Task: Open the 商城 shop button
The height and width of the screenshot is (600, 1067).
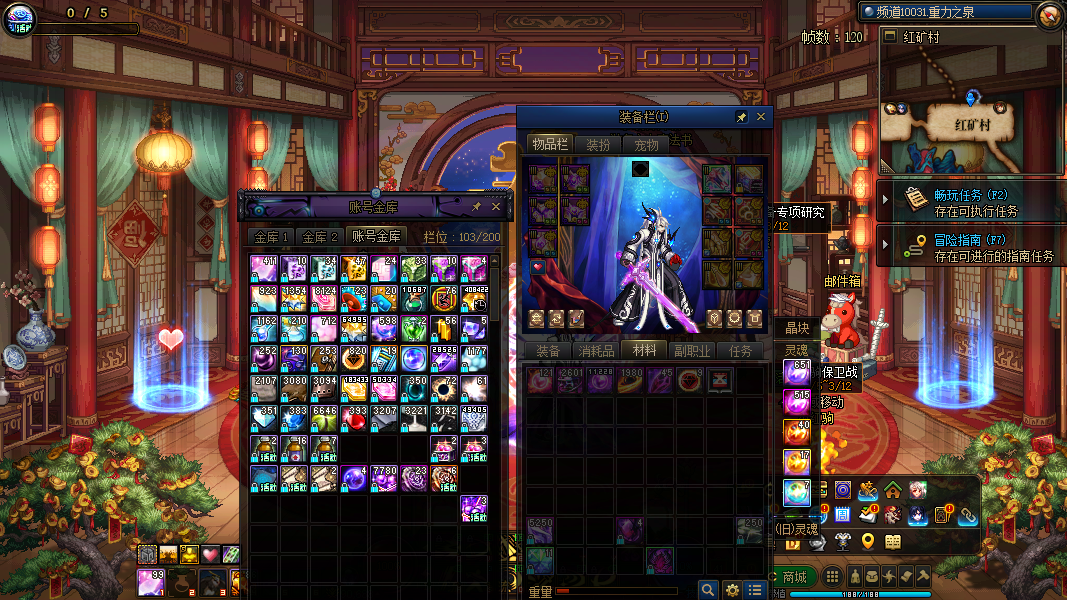Action: pos(794,577)
